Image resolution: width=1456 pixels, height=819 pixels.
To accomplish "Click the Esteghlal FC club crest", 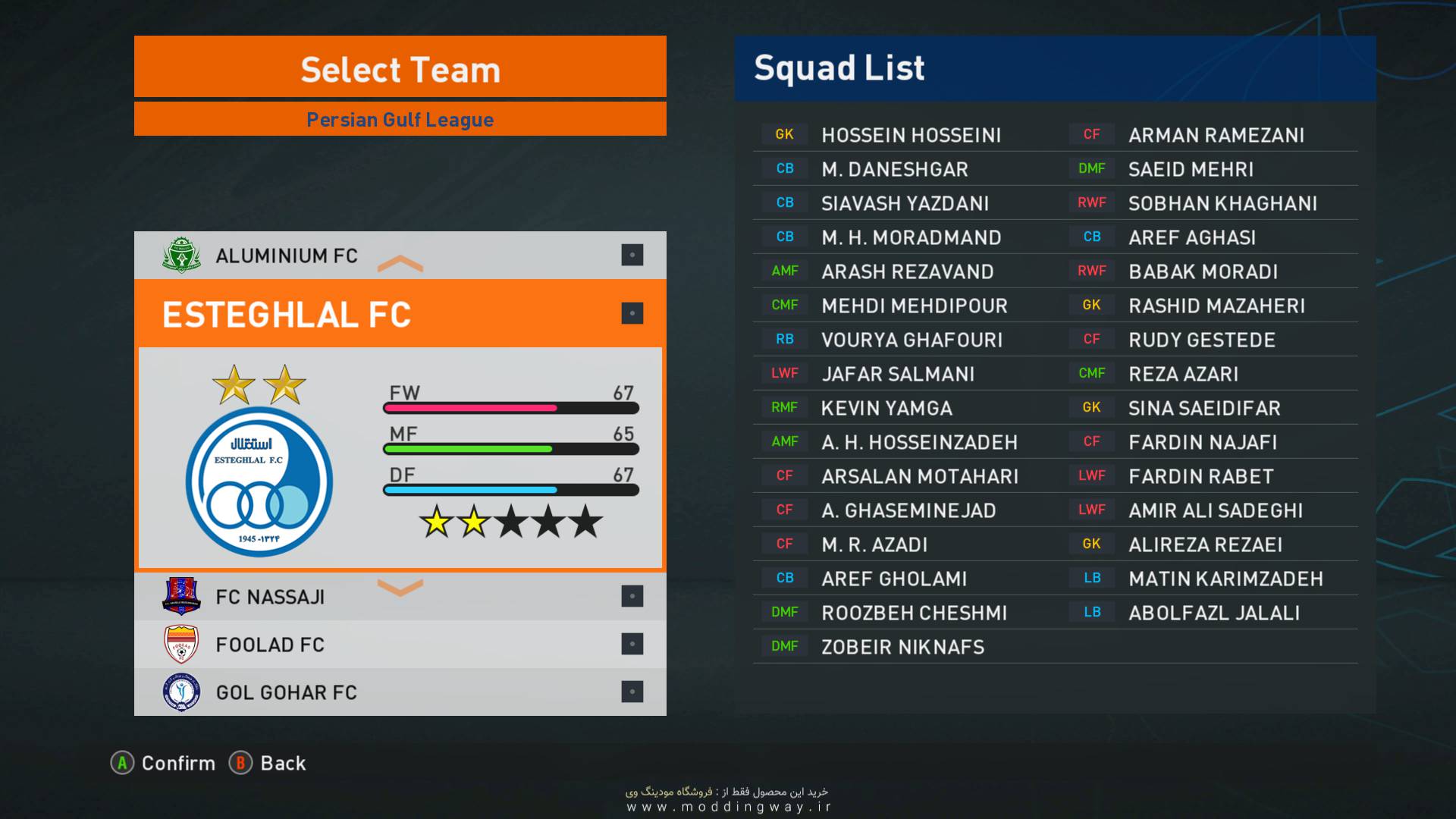I will tap(259, 482).
